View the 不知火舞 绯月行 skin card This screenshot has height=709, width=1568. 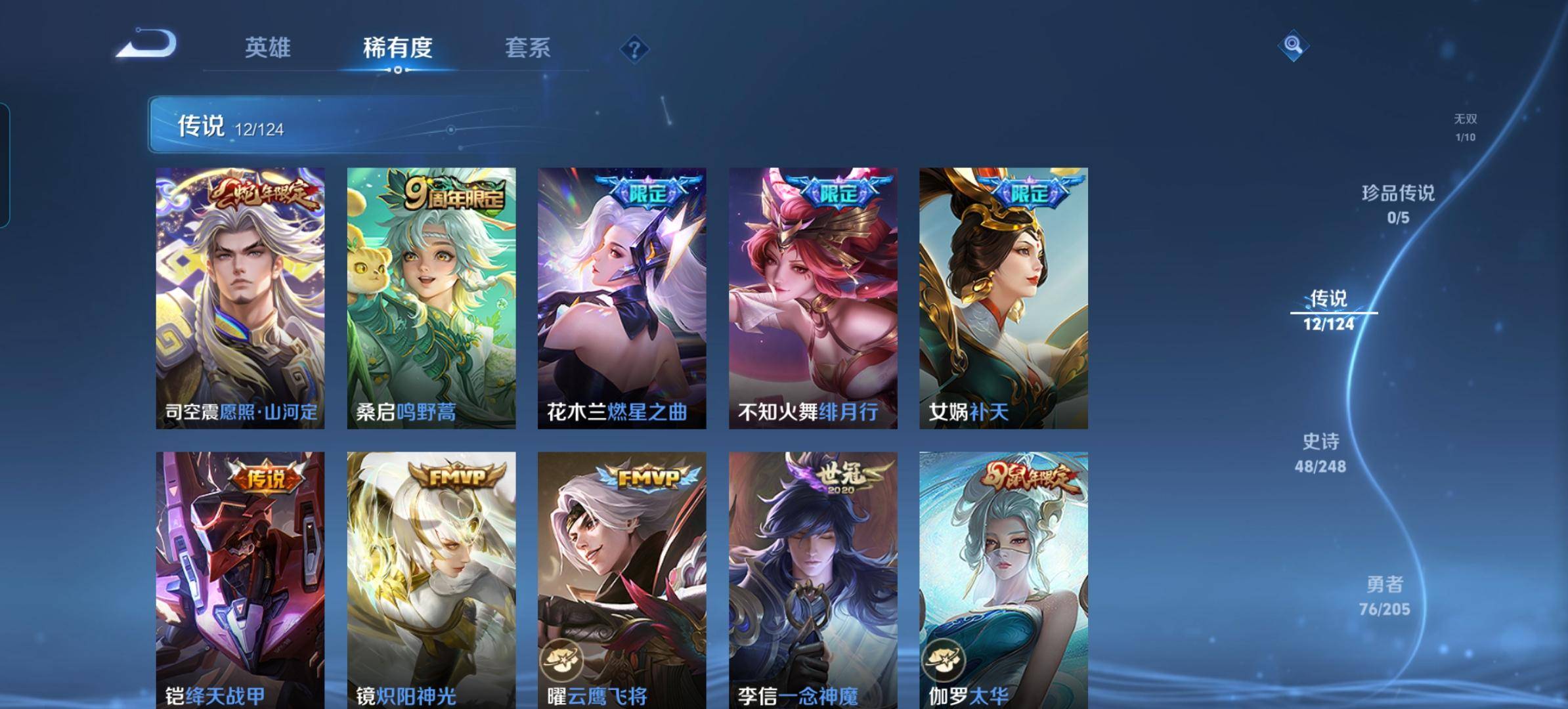coord(813,298)
